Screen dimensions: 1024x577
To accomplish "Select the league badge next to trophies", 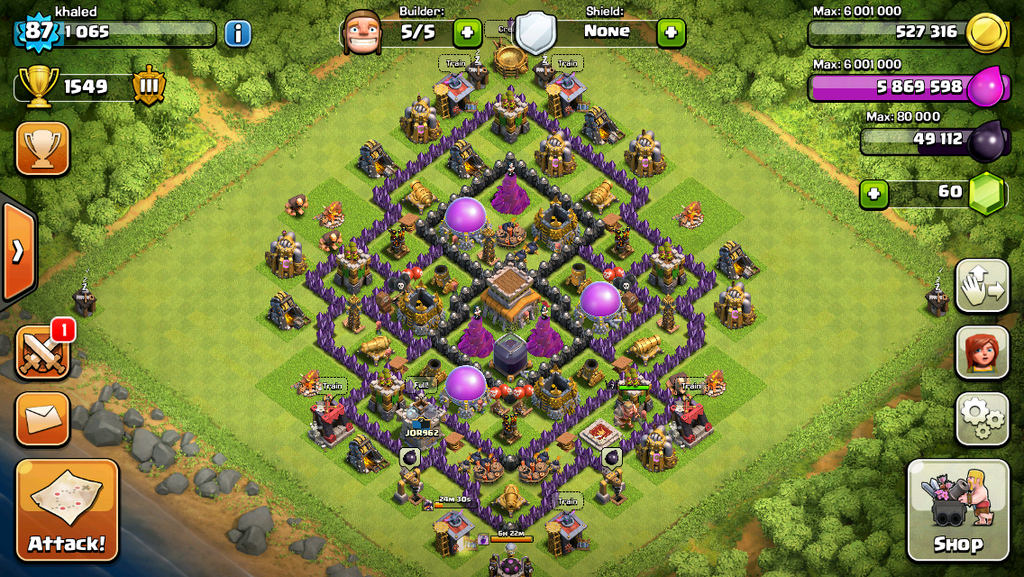I will (149, 86).
